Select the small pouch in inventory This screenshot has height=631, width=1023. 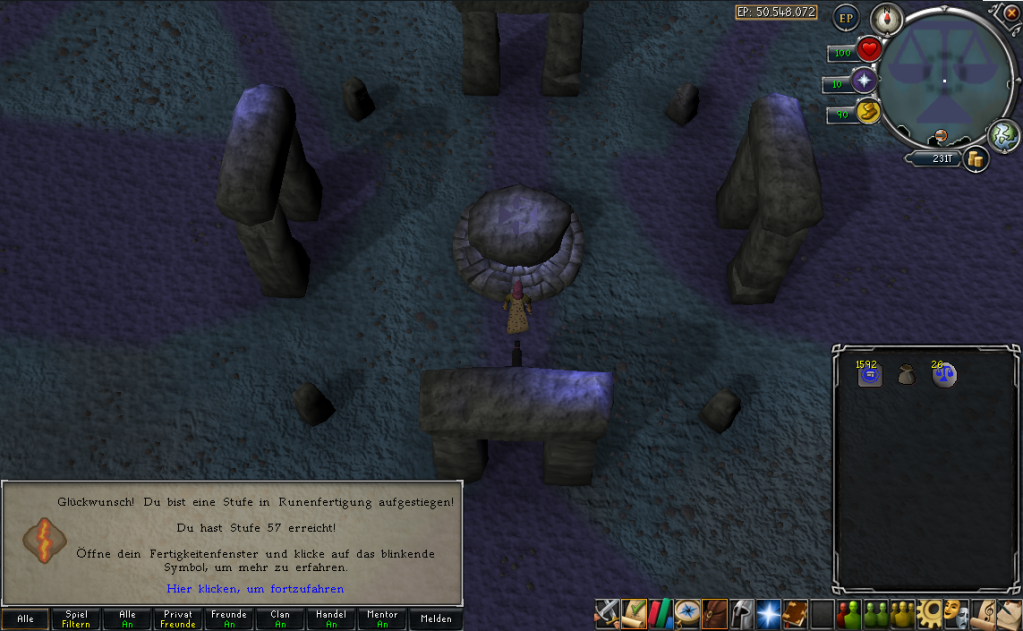click(906, 376)
